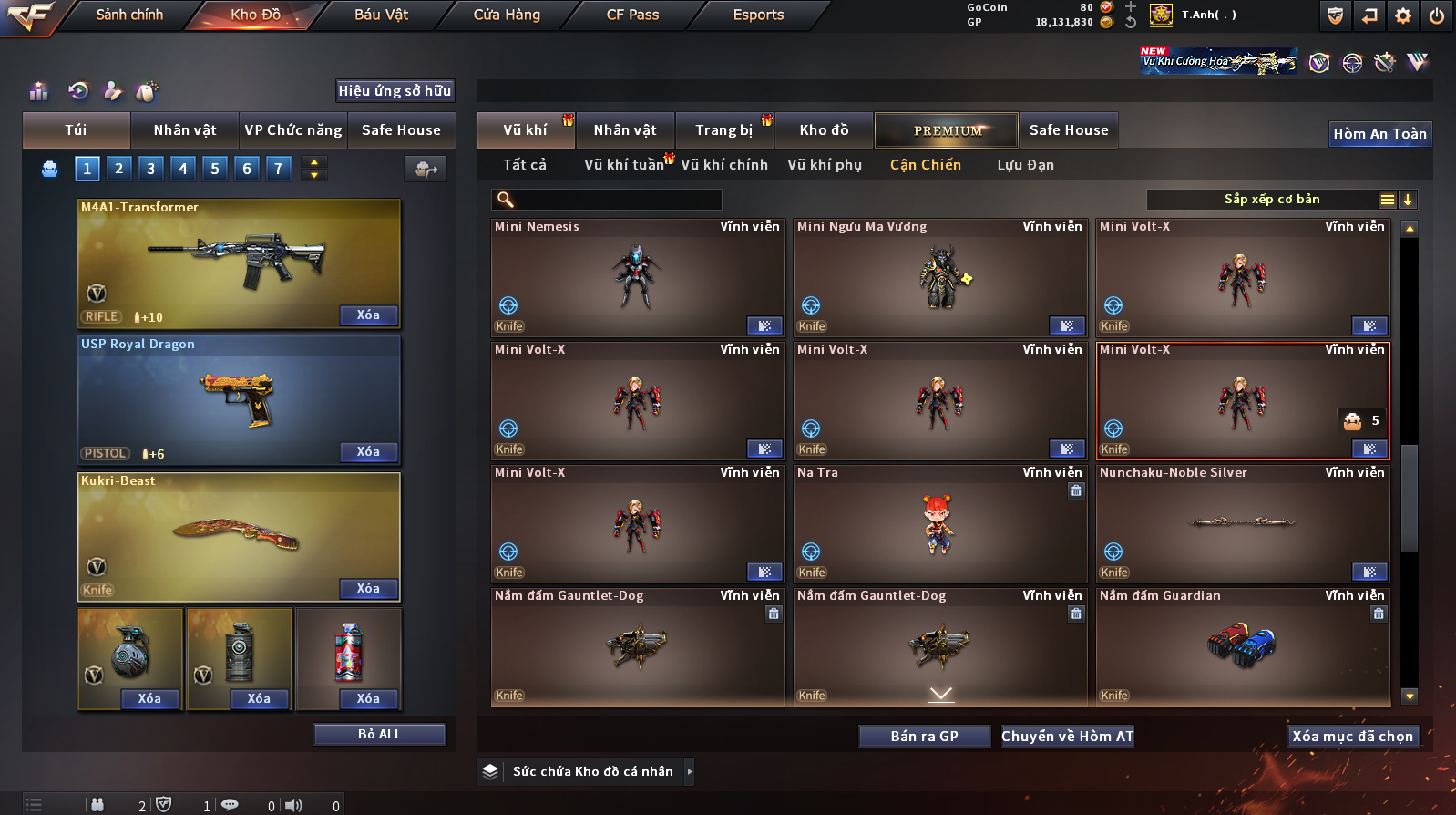Switch to bag number 3
This screenshot has width=1456, height=815.
tap(151, 169)
